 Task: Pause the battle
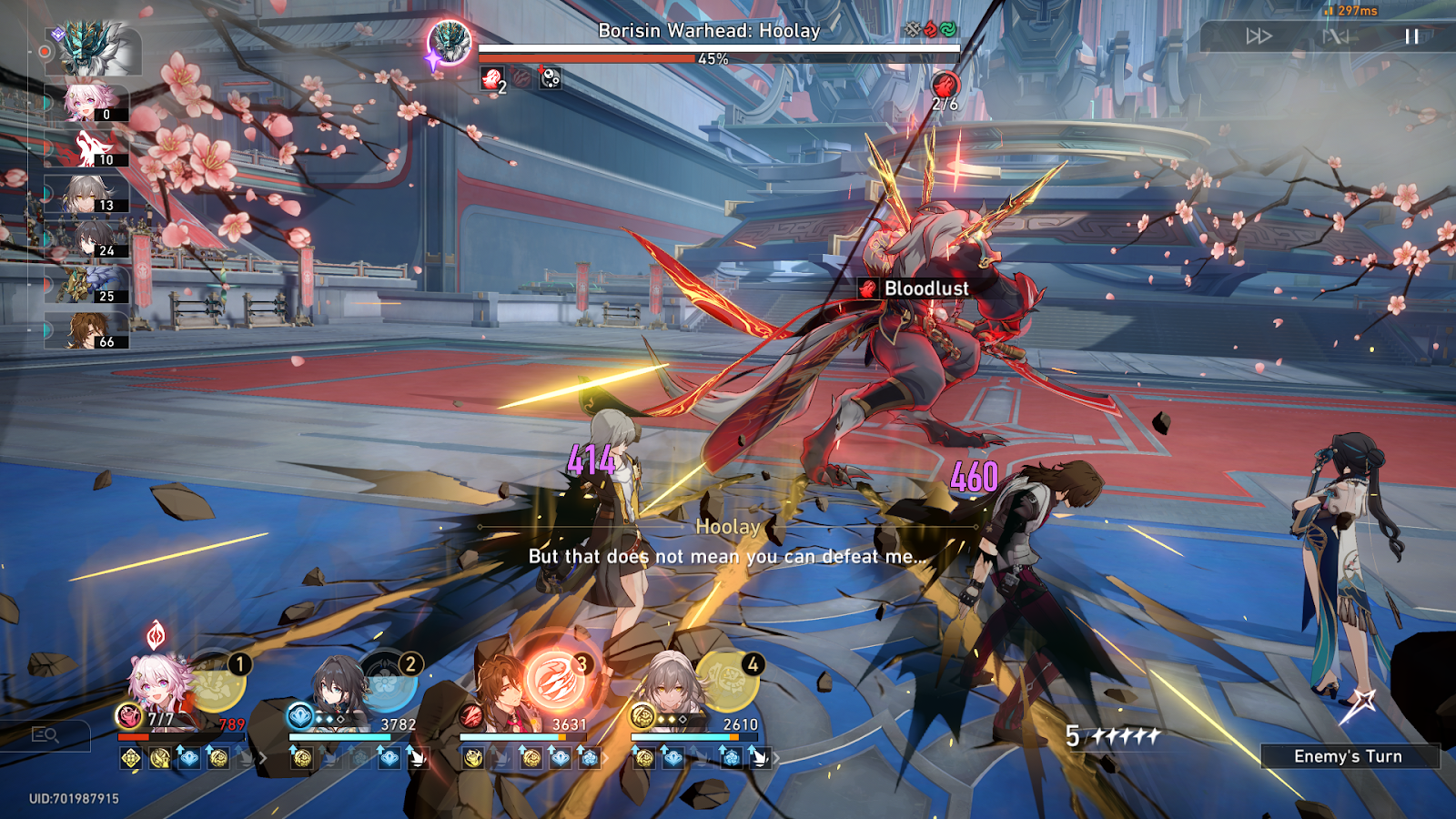(1411, 36)
